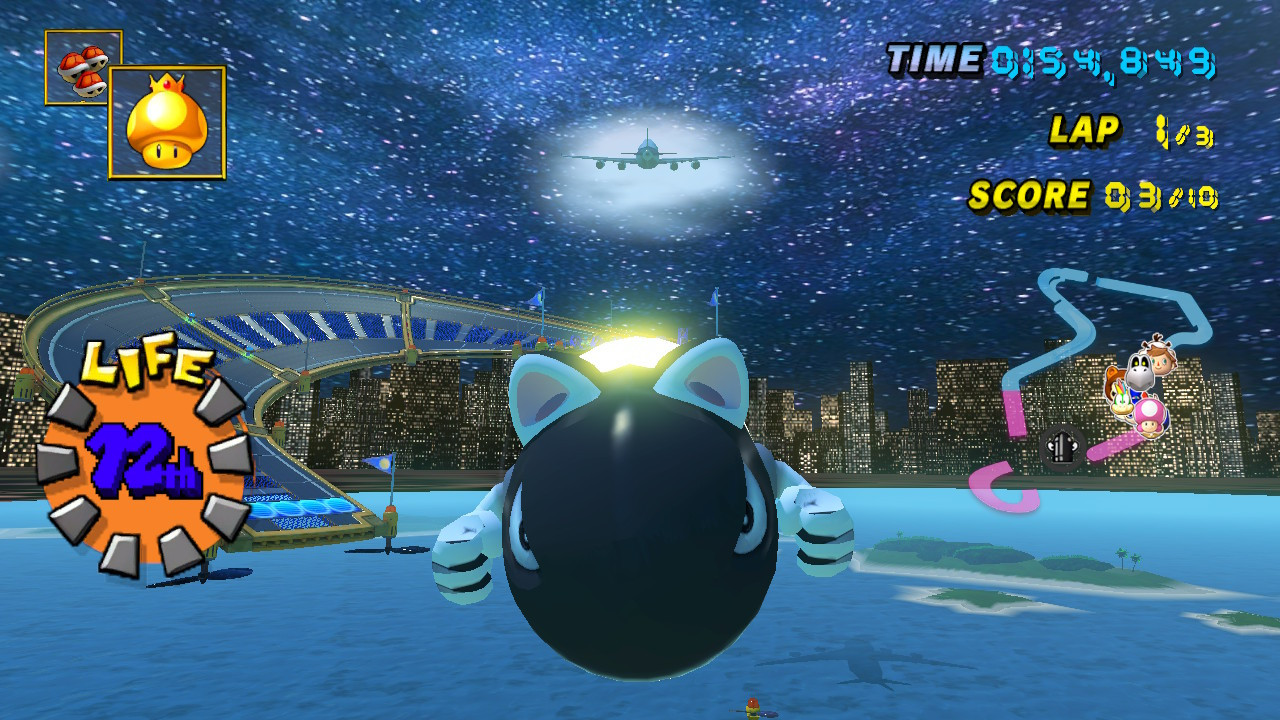Click Dry Bones' face on the minimap
Image resolution: width=1280 pixels, height=720 pixels.
[1139, 369]
